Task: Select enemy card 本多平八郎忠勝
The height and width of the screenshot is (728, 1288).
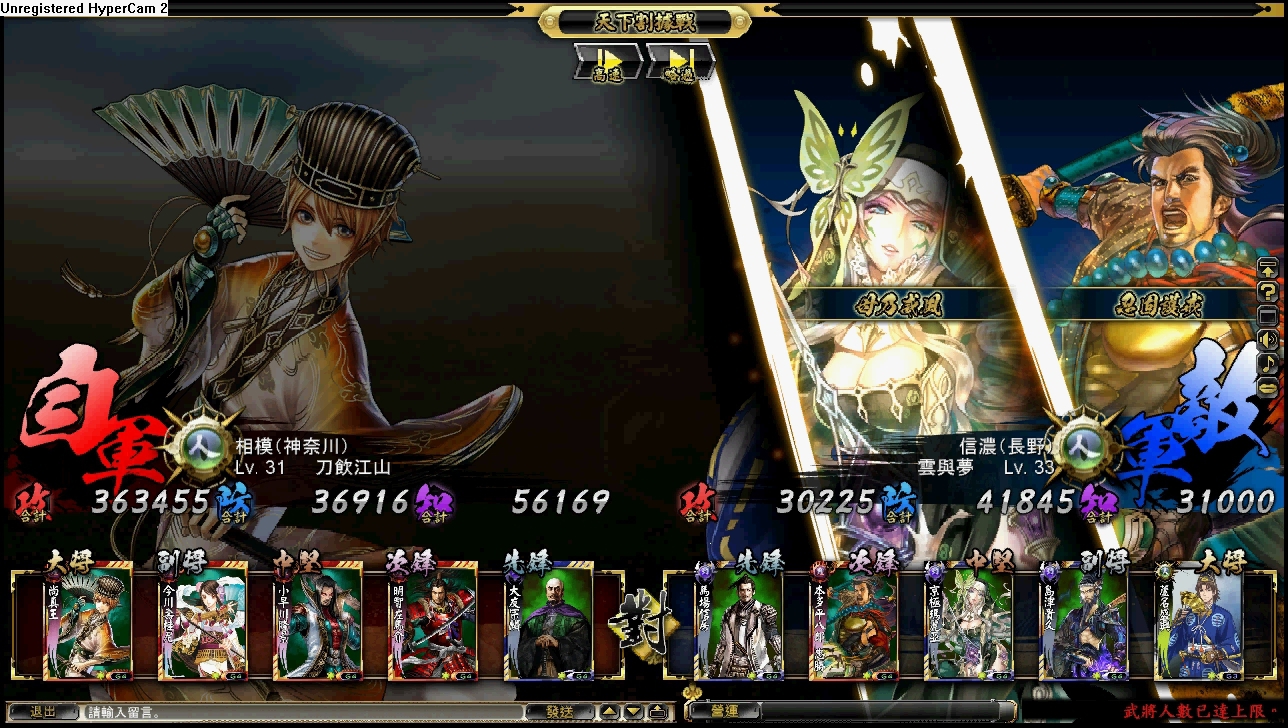Action: pyautogui.click(x=854, y=624)
